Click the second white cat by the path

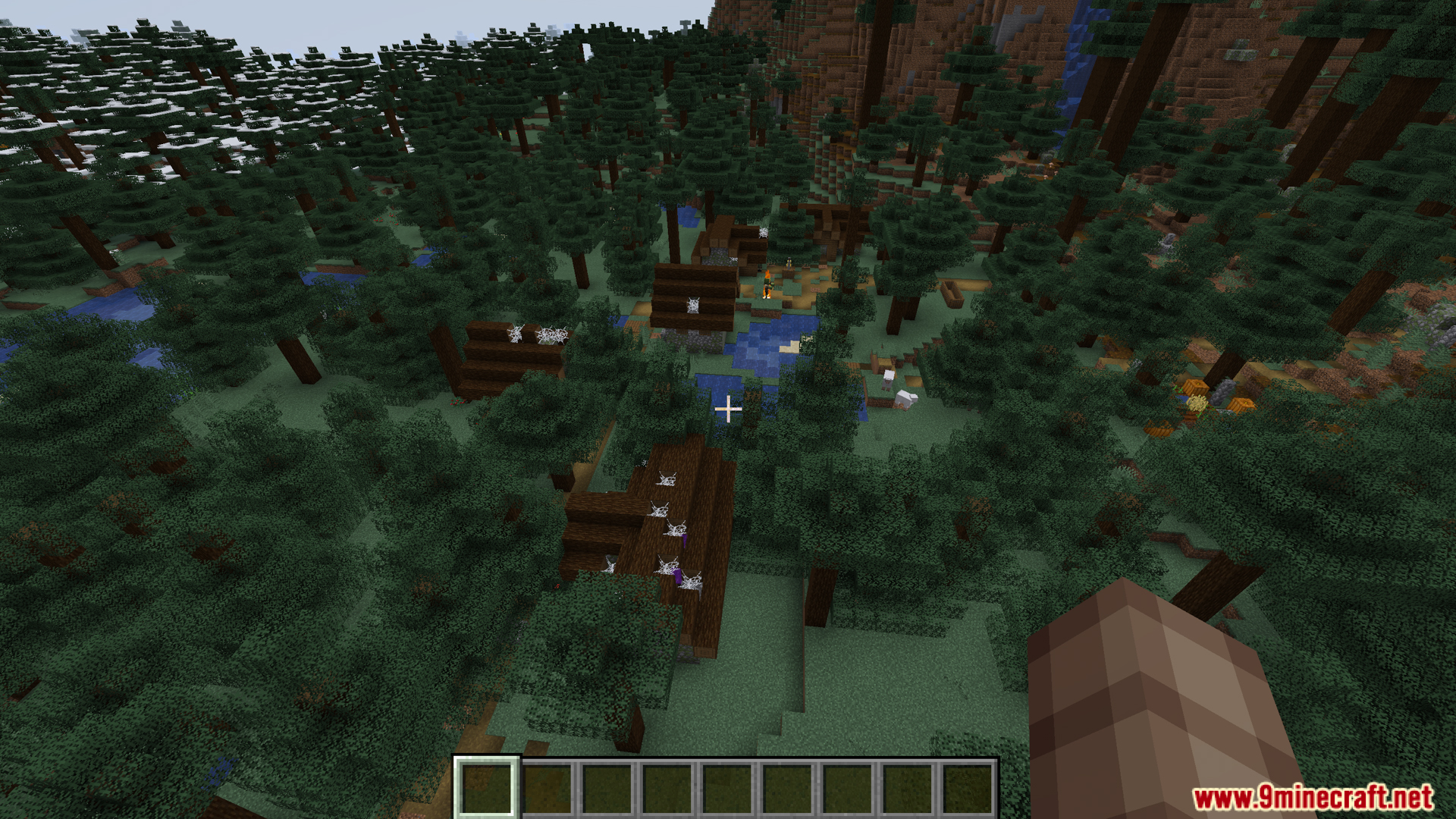click(905, 400)
